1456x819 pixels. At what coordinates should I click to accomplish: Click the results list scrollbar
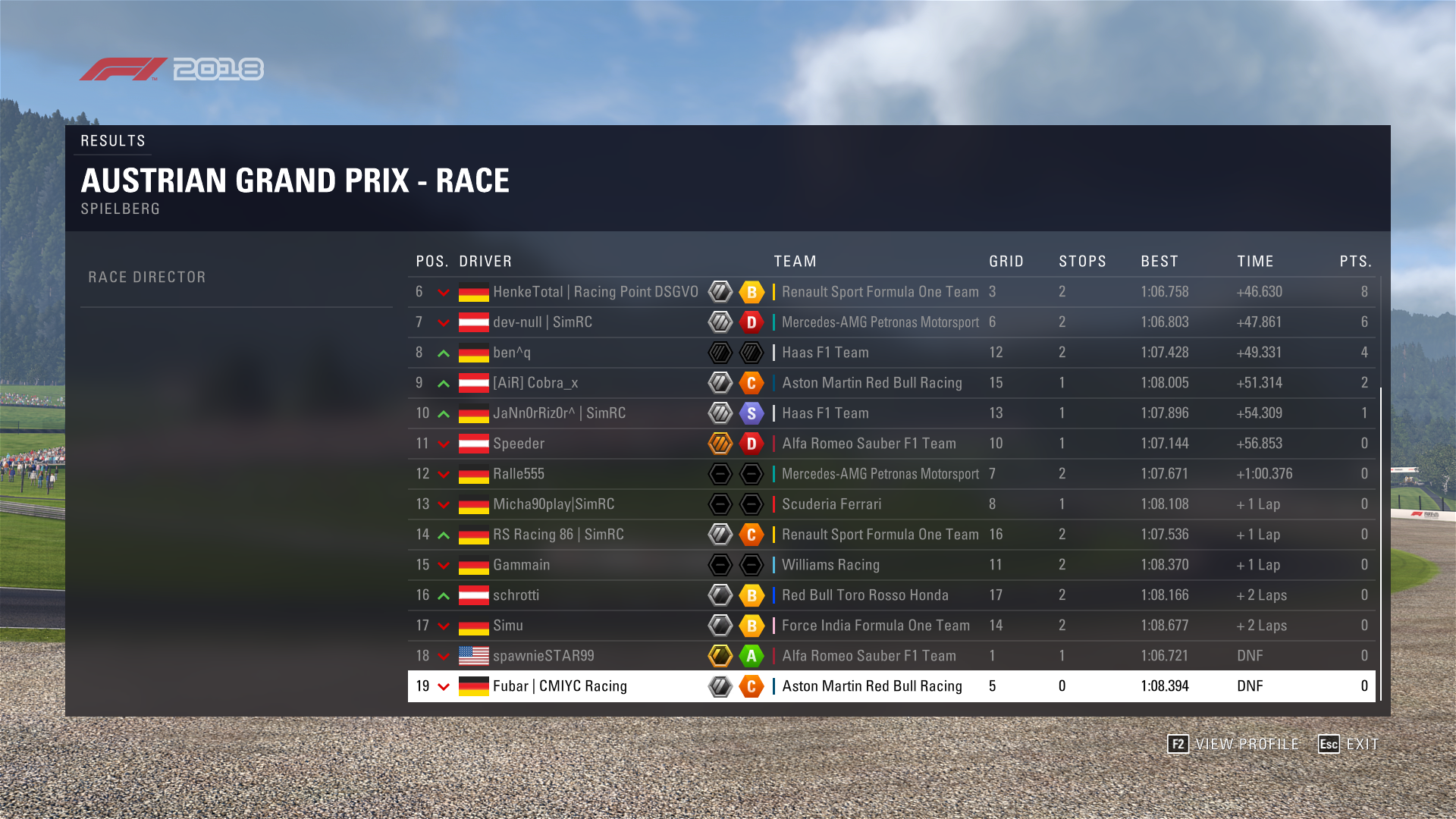pyautogui.click(x=1380, y=542)
